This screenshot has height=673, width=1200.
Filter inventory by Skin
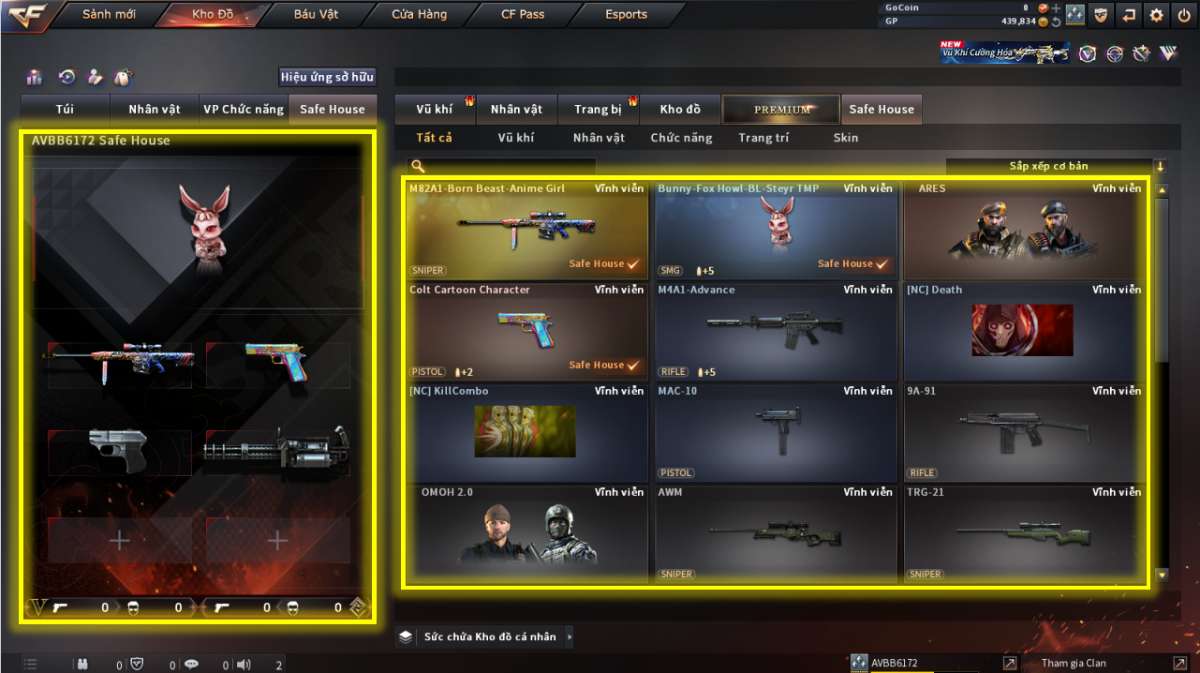point(845,138)
